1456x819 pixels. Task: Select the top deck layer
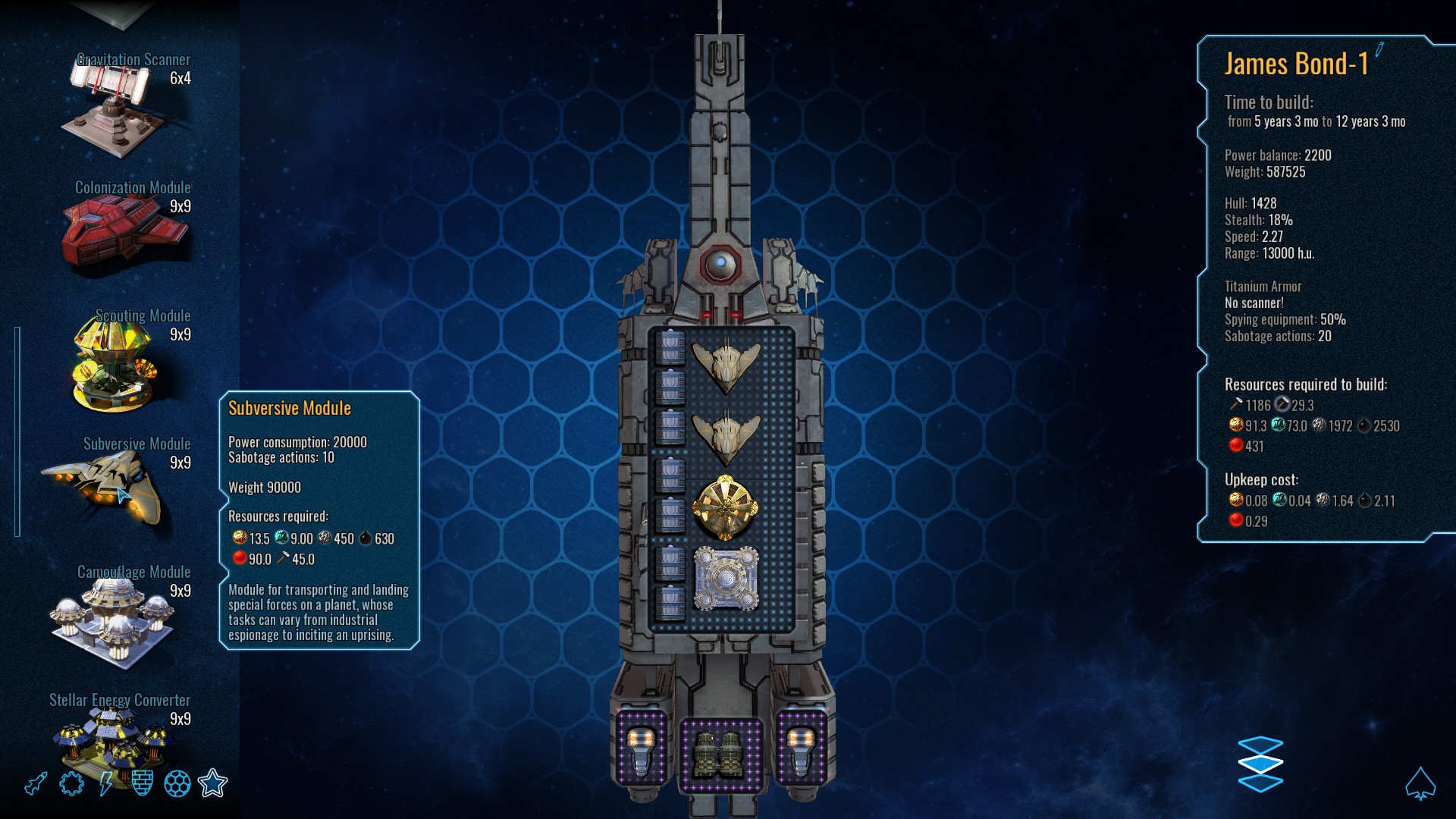pos(1260,745)
